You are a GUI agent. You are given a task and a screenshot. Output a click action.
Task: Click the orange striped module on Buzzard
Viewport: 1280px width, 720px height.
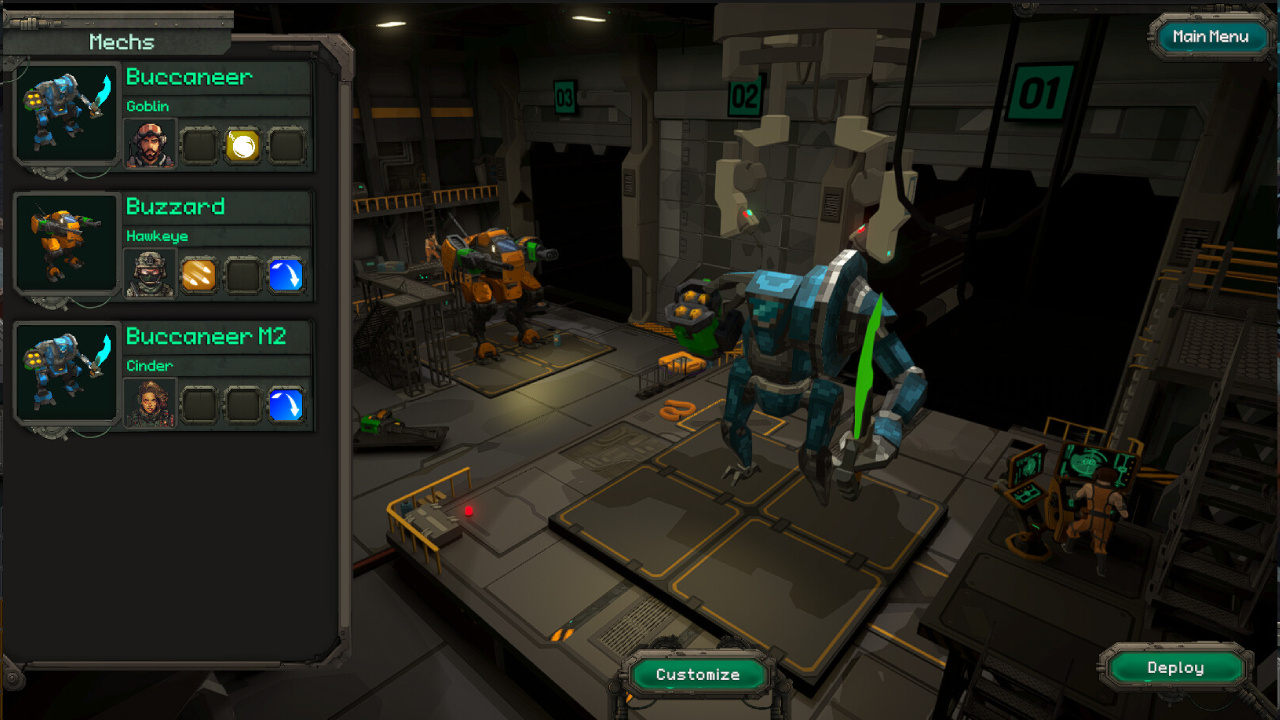(199, 275)
